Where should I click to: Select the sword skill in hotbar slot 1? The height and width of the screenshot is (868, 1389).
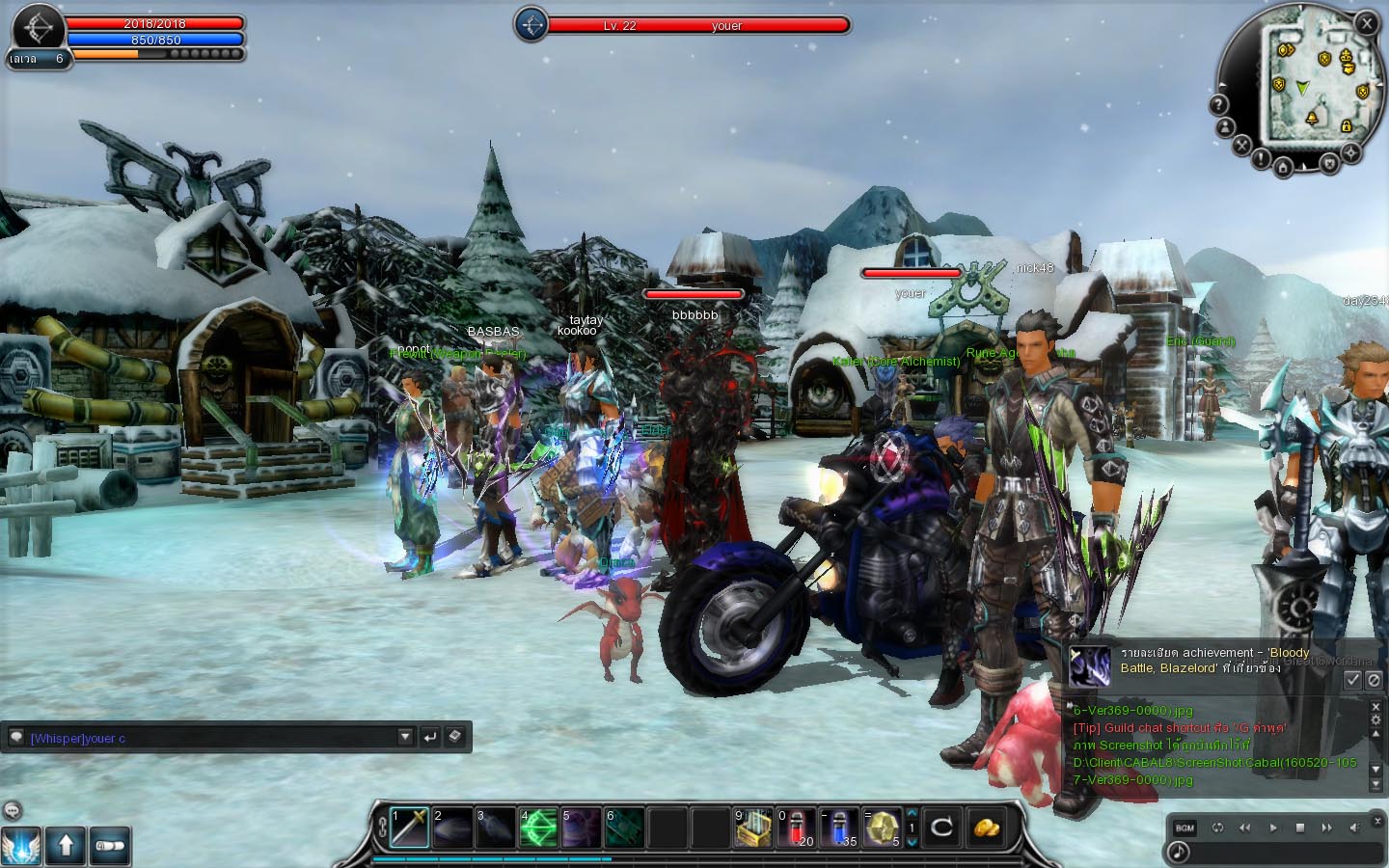(x=410, y=827)
